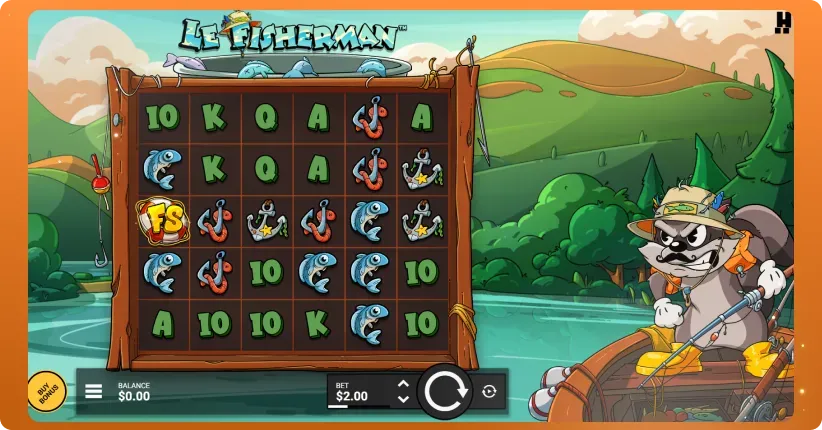Increase the bet with the up arrow
Screen dimensions: 822x430
[x=403, y=383]
